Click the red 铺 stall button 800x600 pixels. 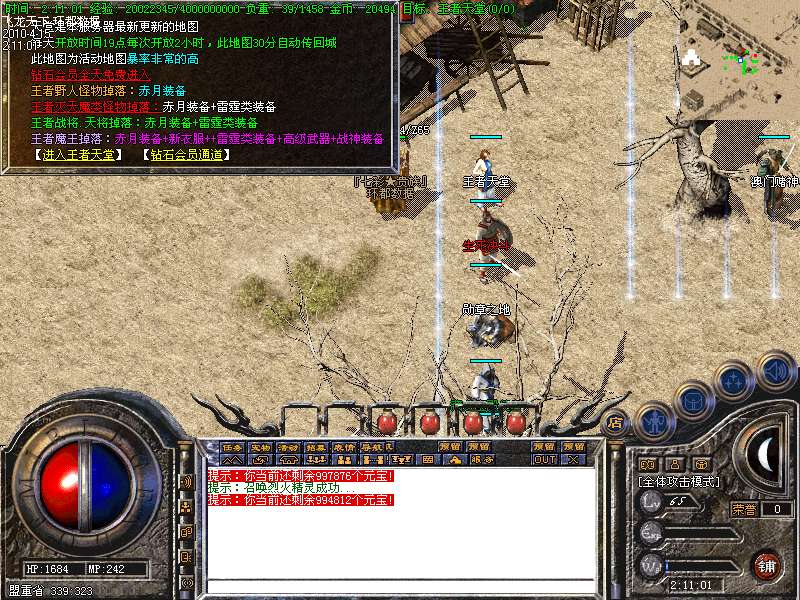pos(767,565)
